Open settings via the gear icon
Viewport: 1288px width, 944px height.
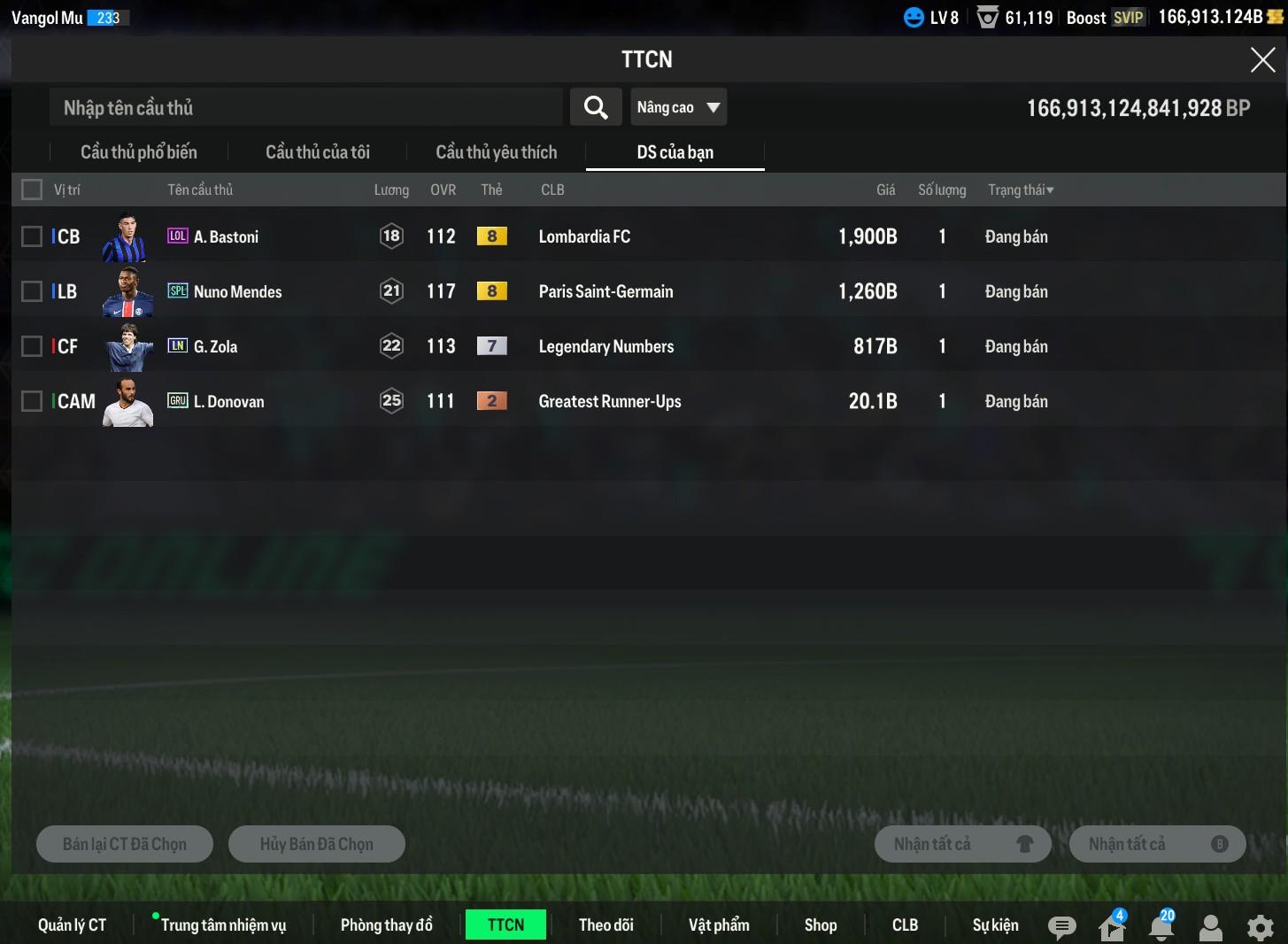point(1260,927)
